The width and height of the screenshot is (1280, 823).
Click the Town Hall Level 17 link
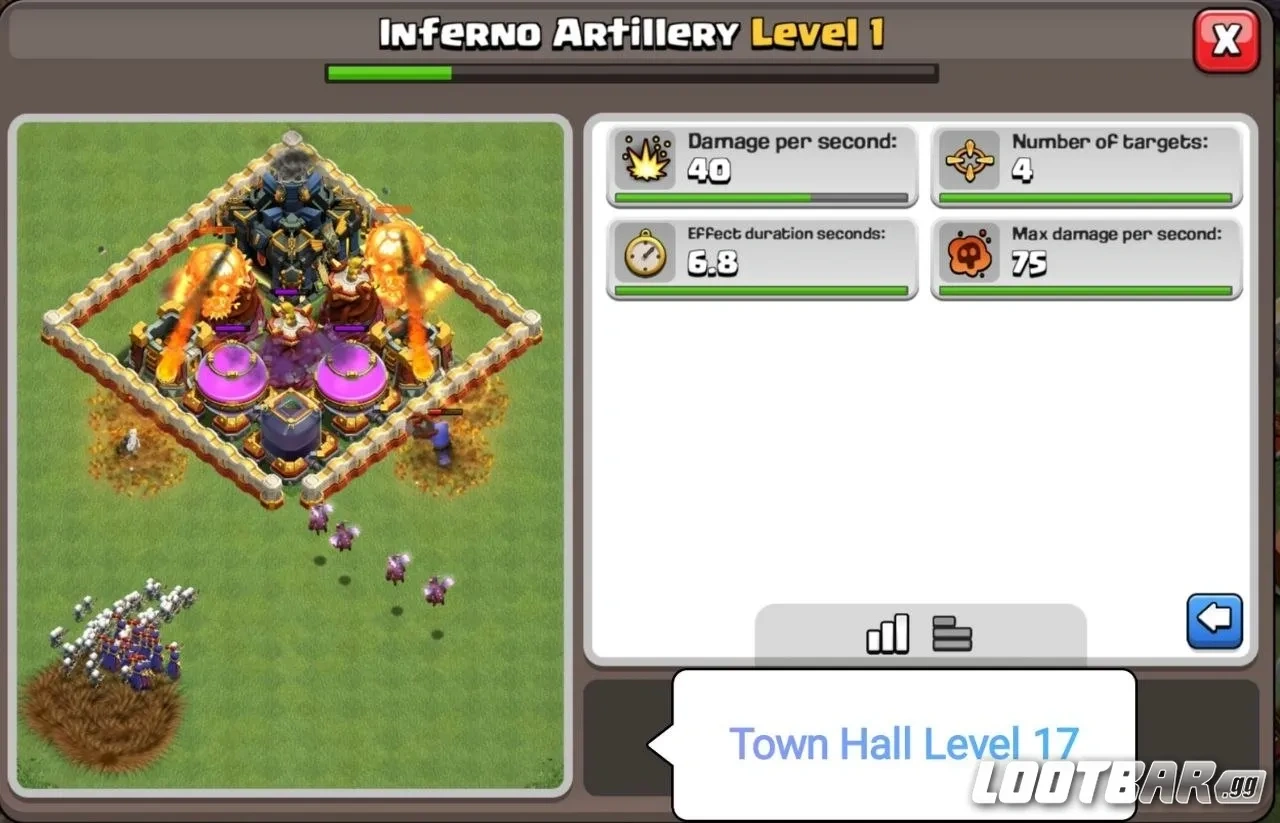pyautogui.click(x=905, y=743)
